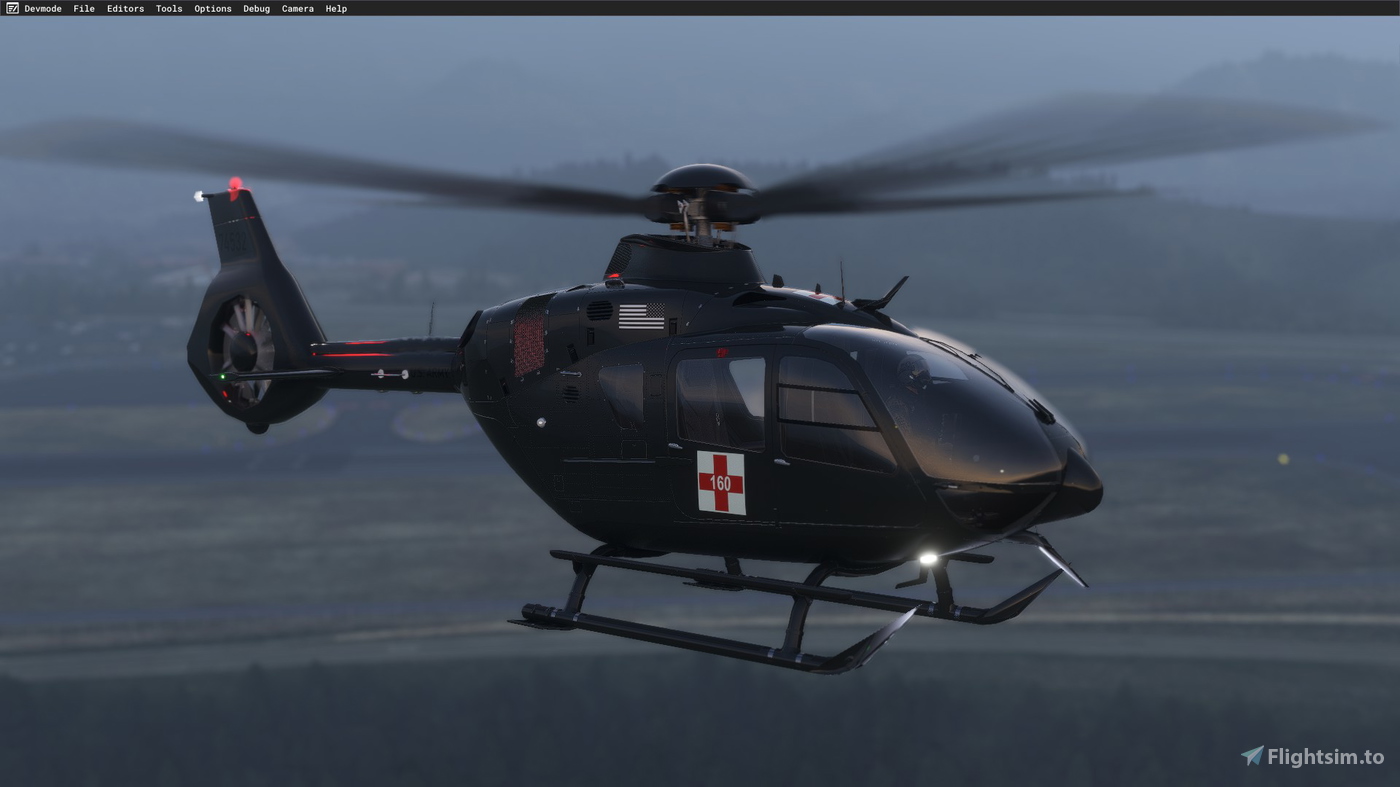This screenshot has height=787, width=1400.
Task: Open the Devmode menu
Action: 43,8
